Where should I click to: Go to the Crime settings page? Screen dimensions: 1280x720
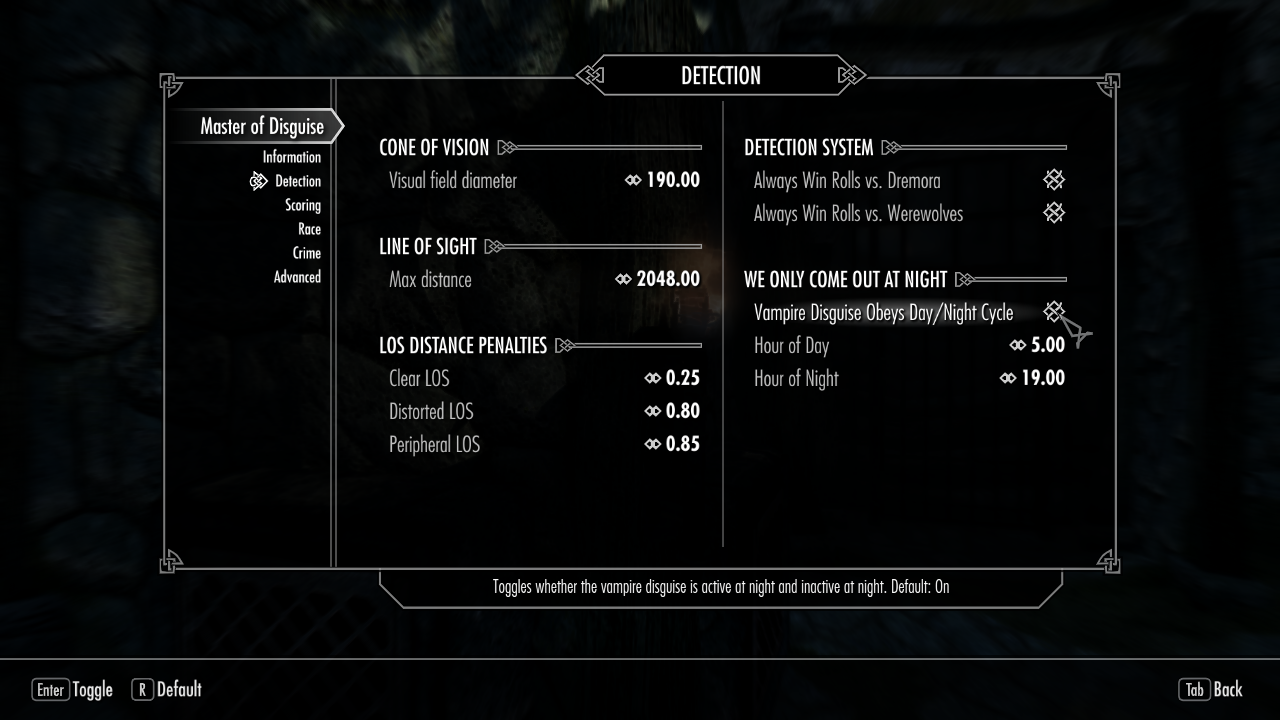[x=306, y=253]
